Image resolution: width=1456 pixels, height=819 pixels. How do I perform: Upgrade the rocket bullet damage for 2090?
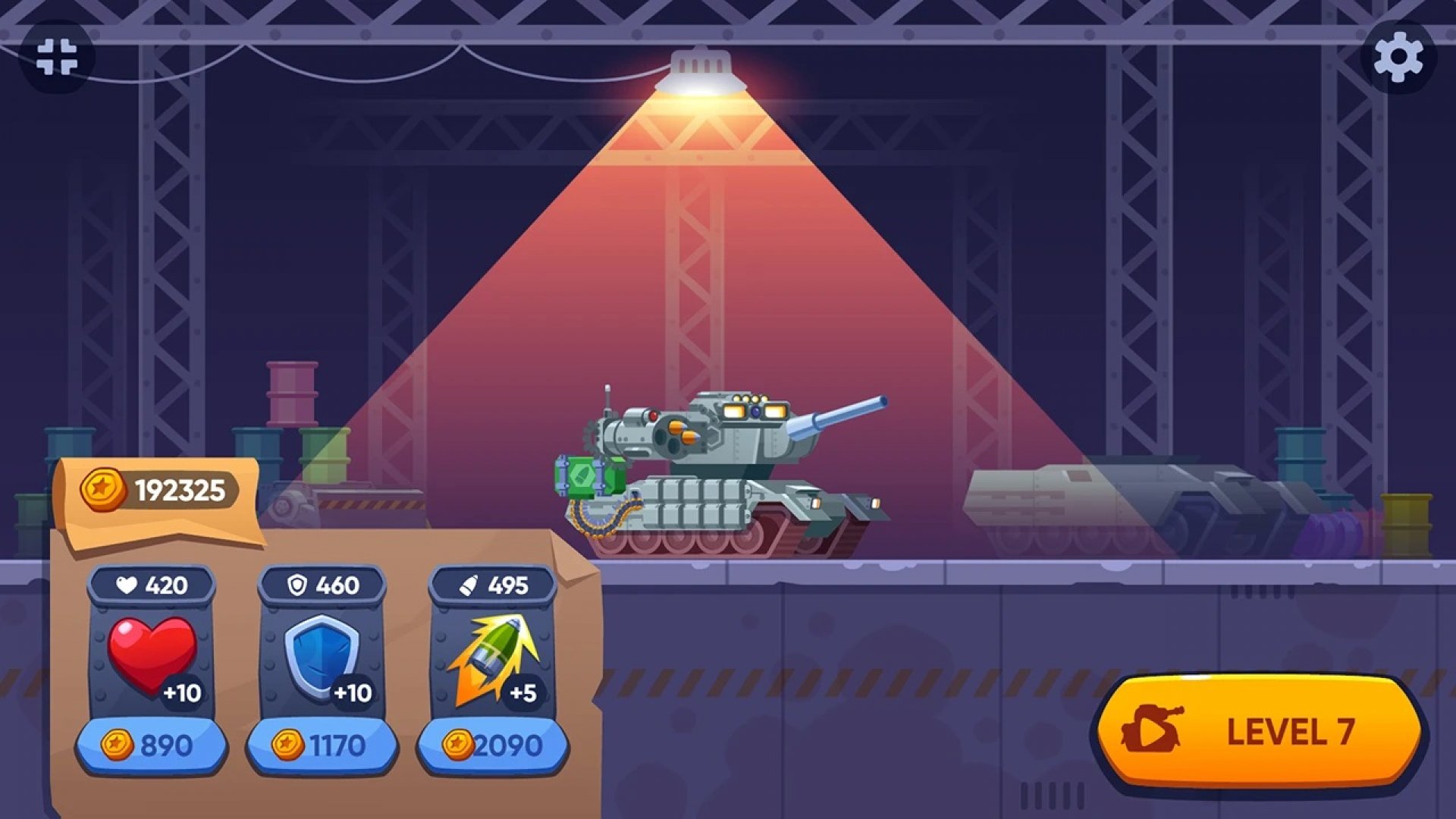click(493, 745)
